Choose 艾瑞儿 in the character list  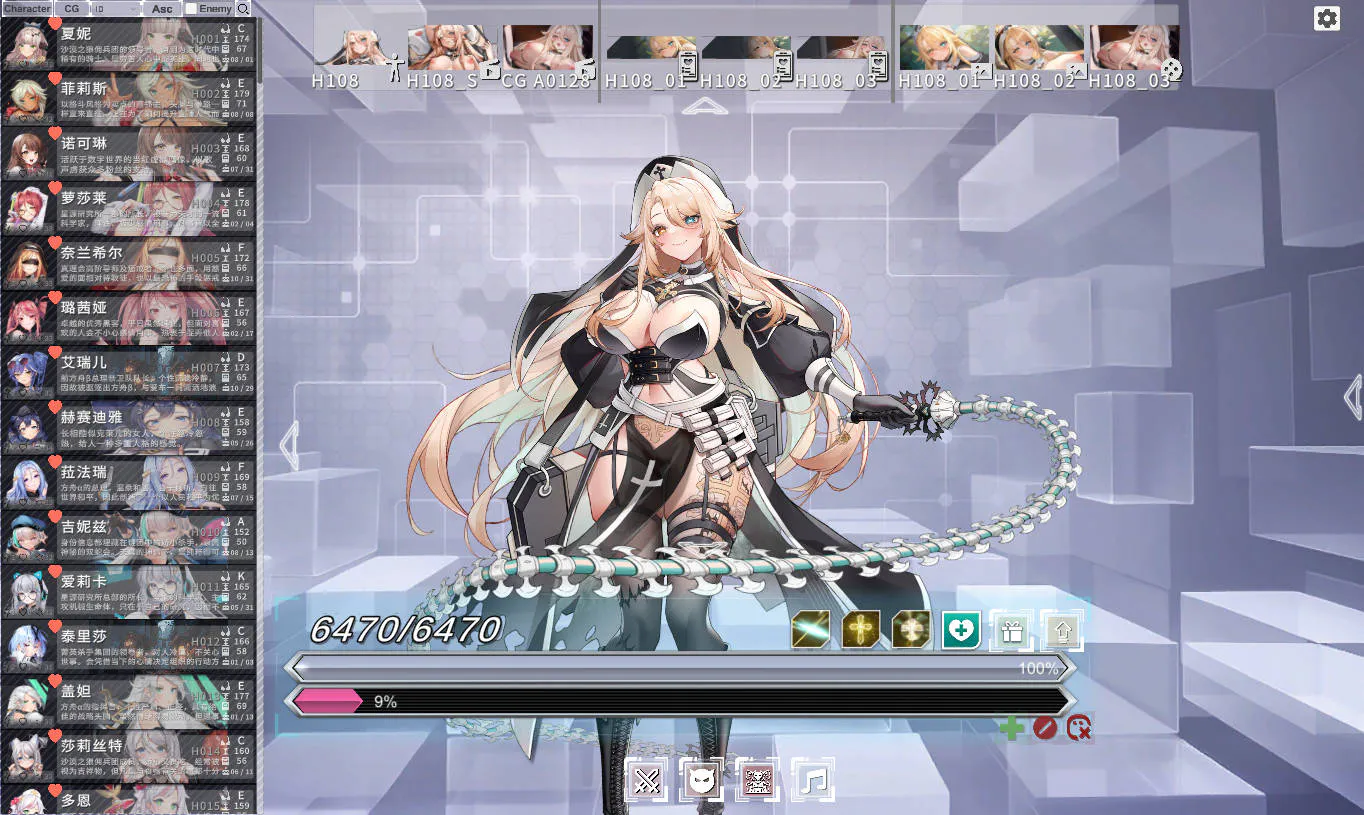click(128, 372)
